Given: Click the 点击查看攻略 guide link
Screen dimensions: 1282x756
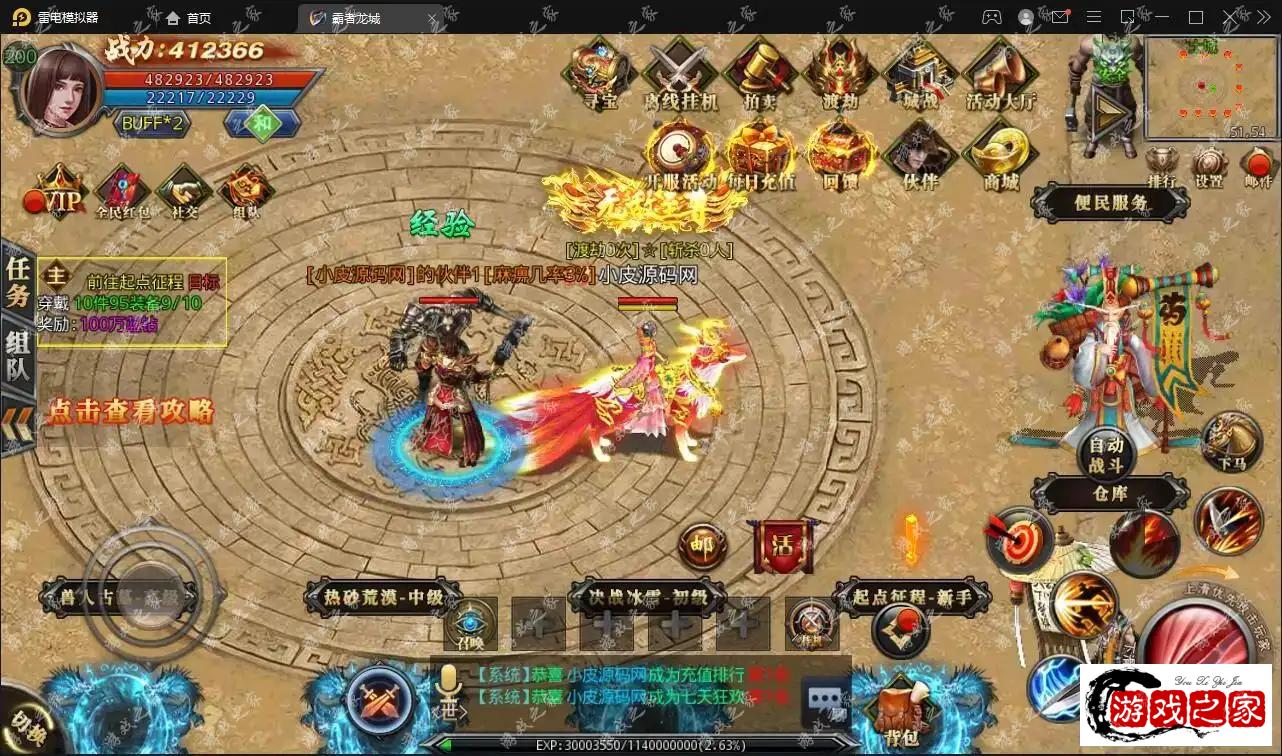Looking at the screenshot, I should click(x=130, y=411).
